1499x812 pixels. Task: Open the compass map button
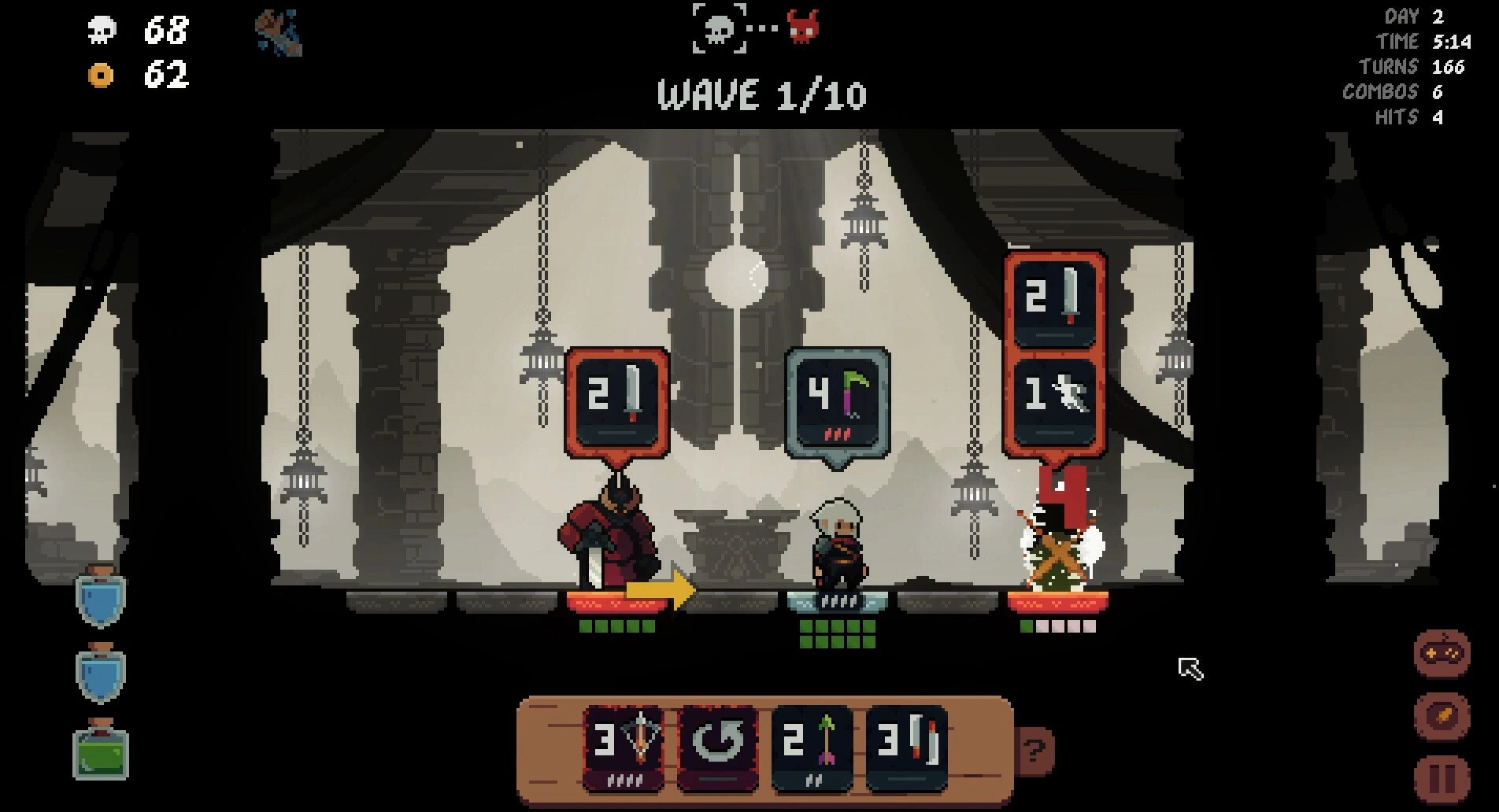[x=1442, y=716]
